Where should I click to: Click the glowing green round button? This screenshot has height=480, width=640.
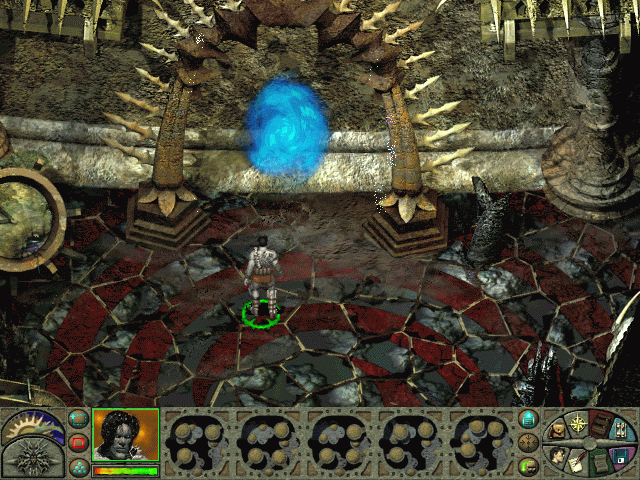(x=529, y=465)
